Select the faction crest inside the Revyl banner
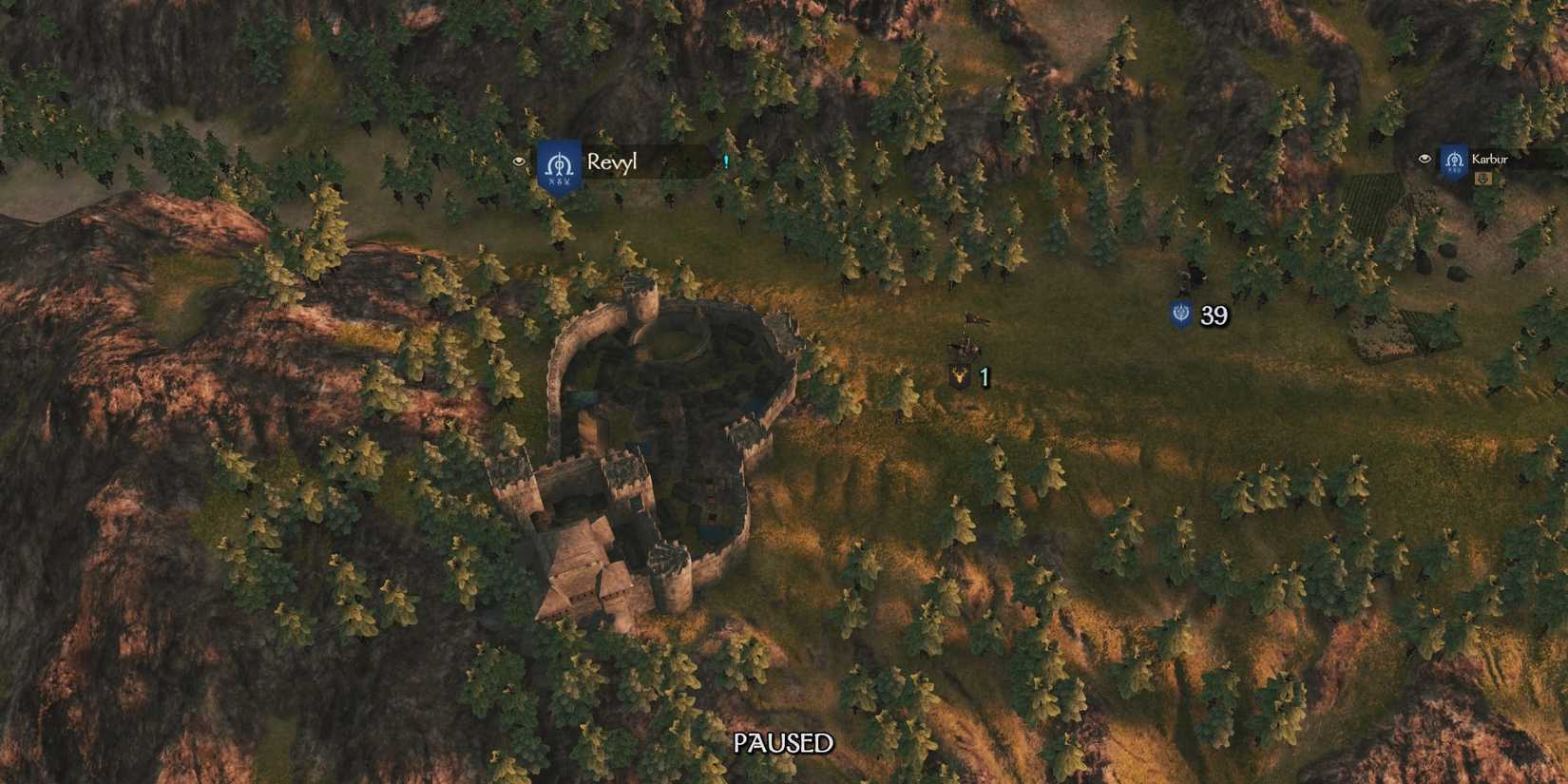 (560, 163)
